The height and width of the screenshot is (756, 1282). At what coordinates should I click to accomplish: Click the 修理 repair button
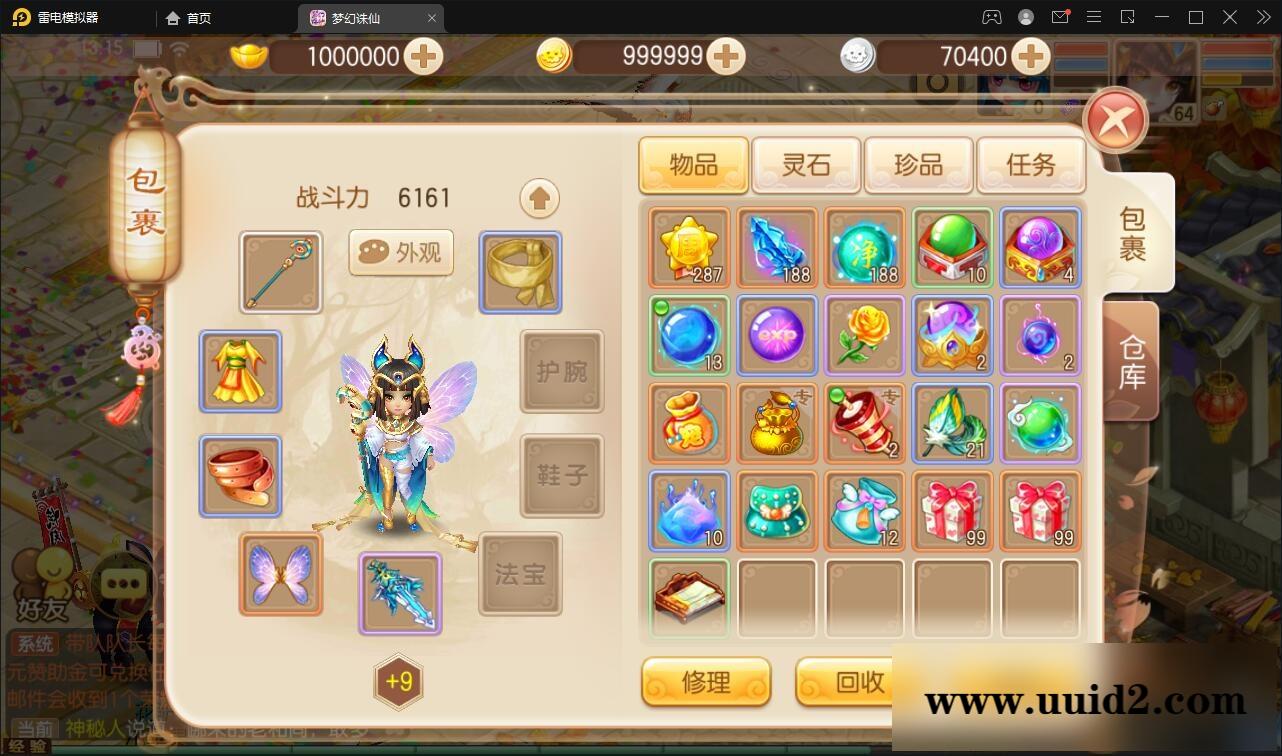coord(706,682)
